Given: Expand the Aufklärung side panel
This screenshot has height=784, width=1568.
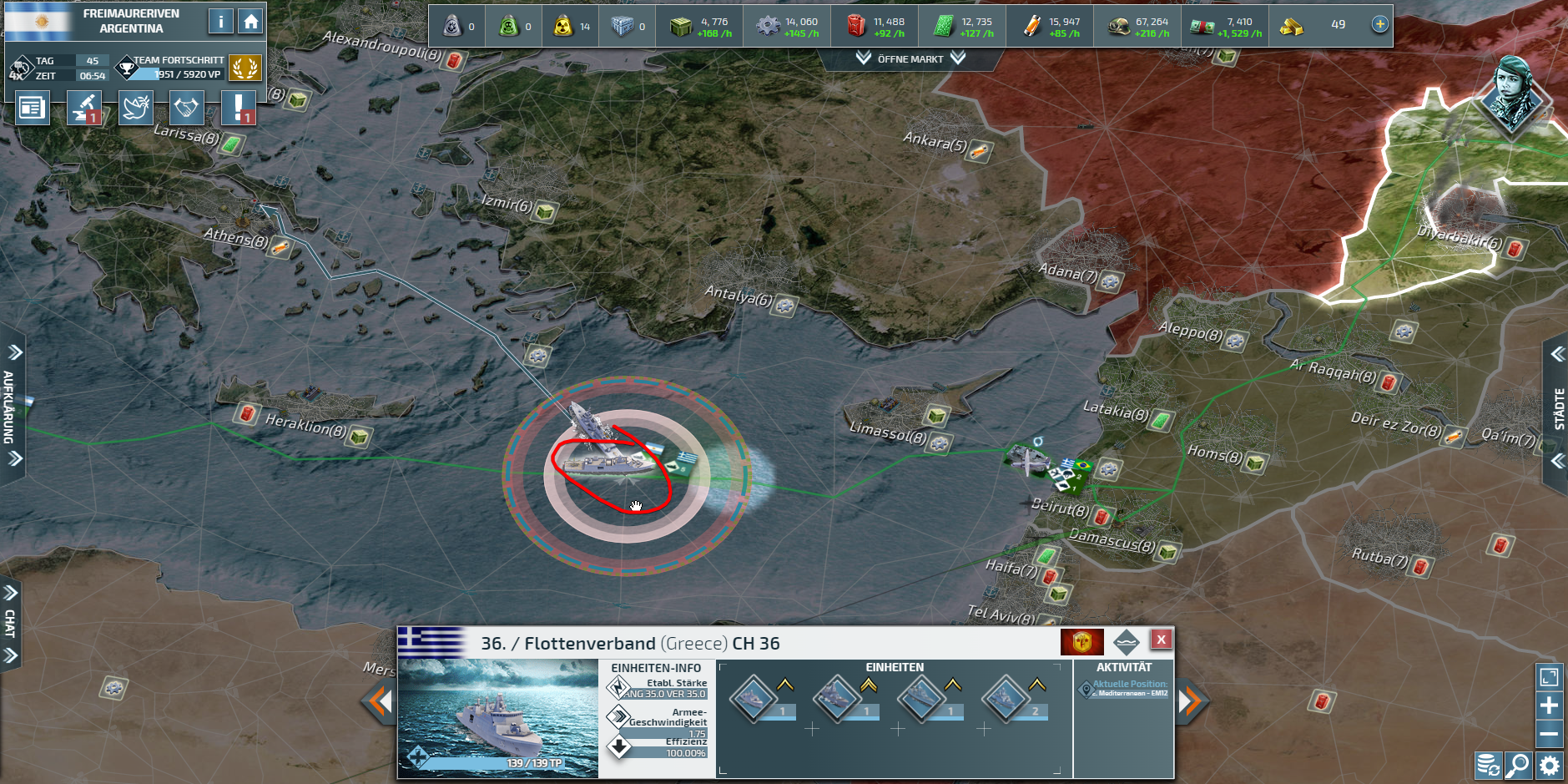Looking at the screenshot, I should tap(12, 406).
